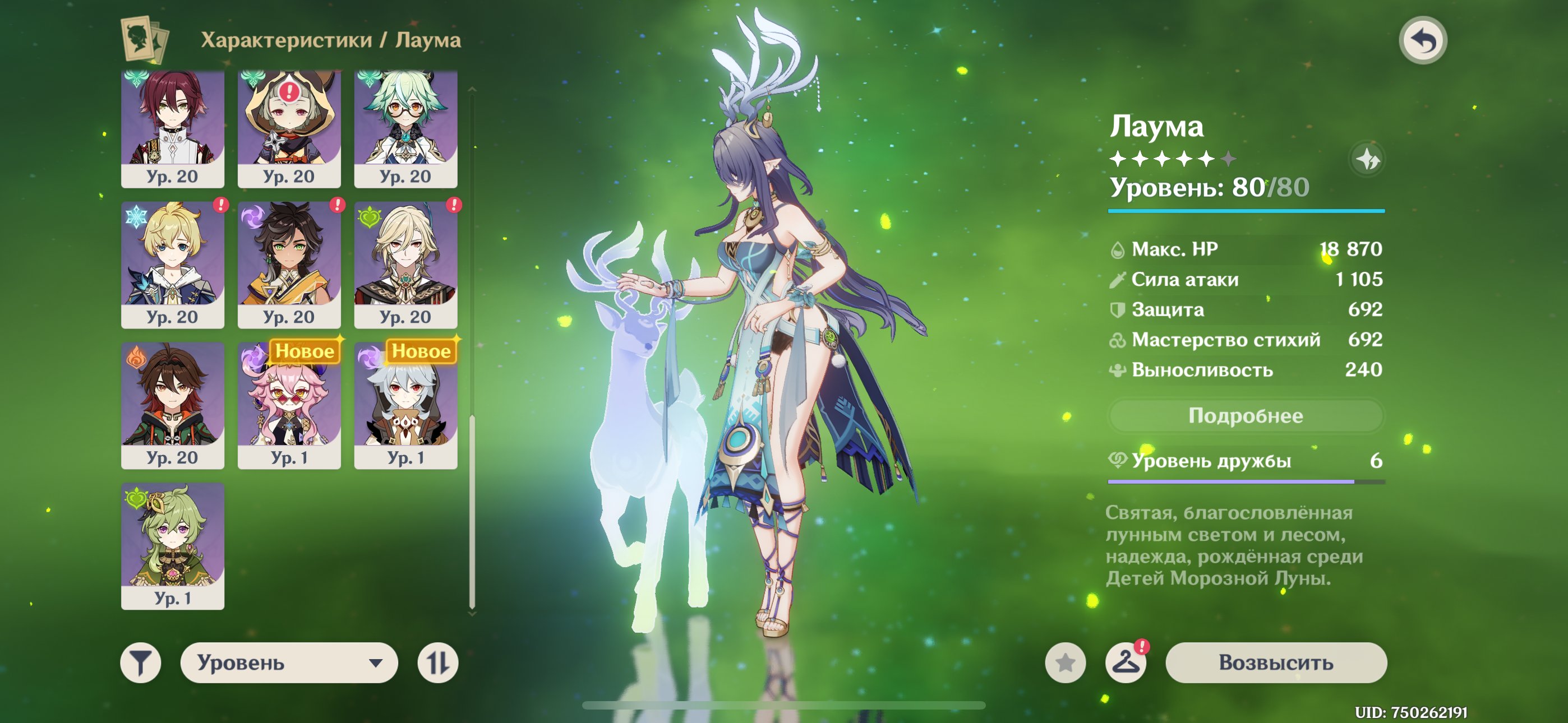The height and width of the screenshot is (723, 1568).
Task: Choose the green-haired Dendro girl portrait
Action: [173, 546]
